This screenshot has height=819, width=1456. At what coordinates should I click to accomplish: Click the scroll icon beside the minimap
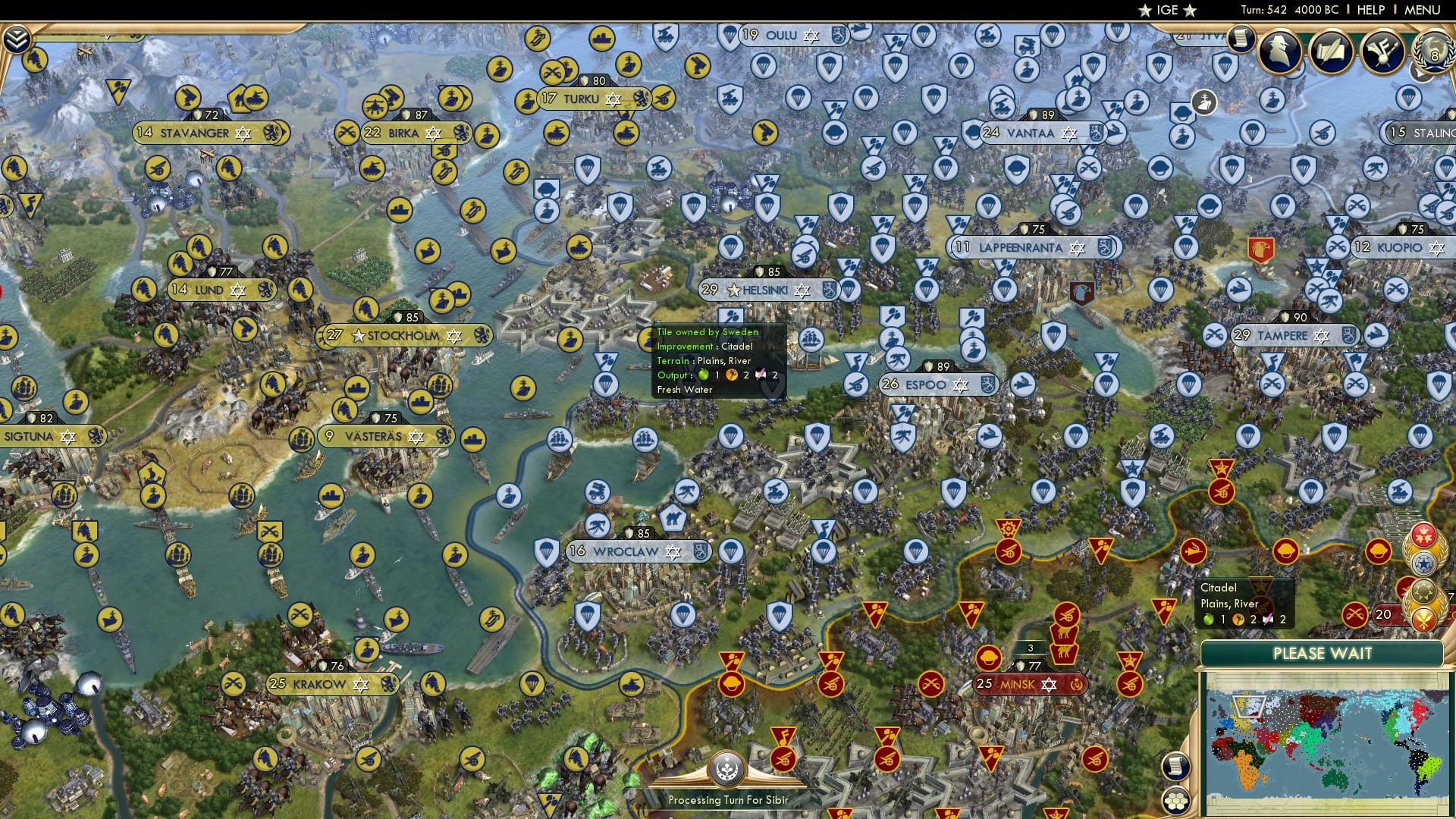coord(1175,767)
